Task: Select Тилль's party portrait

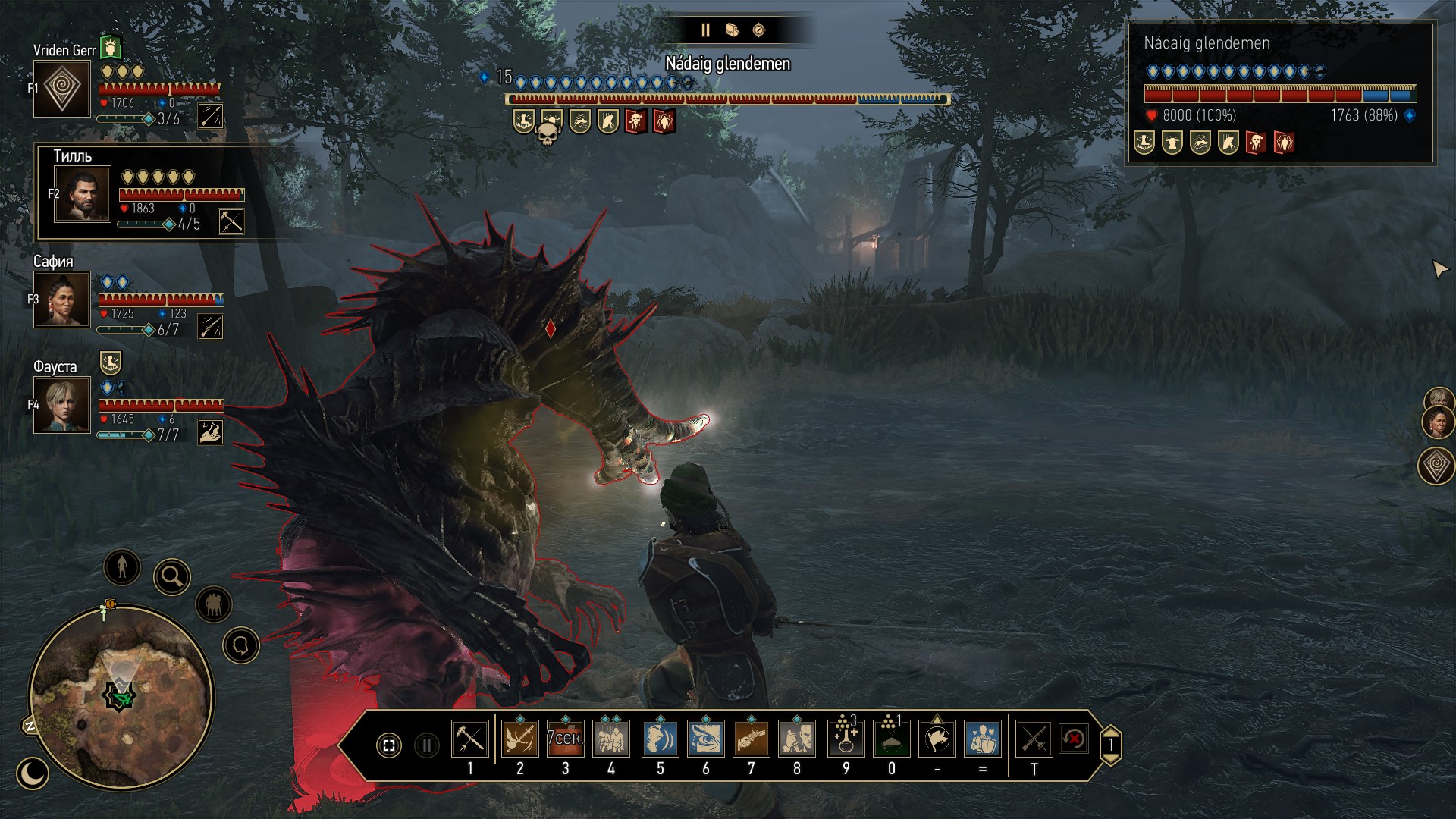Action: 83,194
